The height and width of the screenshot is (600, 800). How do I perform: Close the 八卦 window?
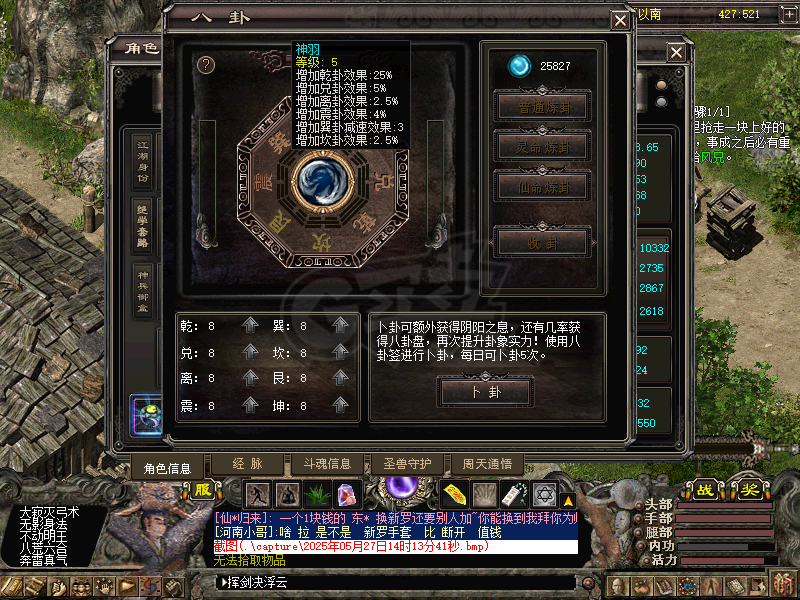(x=620, y=19)
